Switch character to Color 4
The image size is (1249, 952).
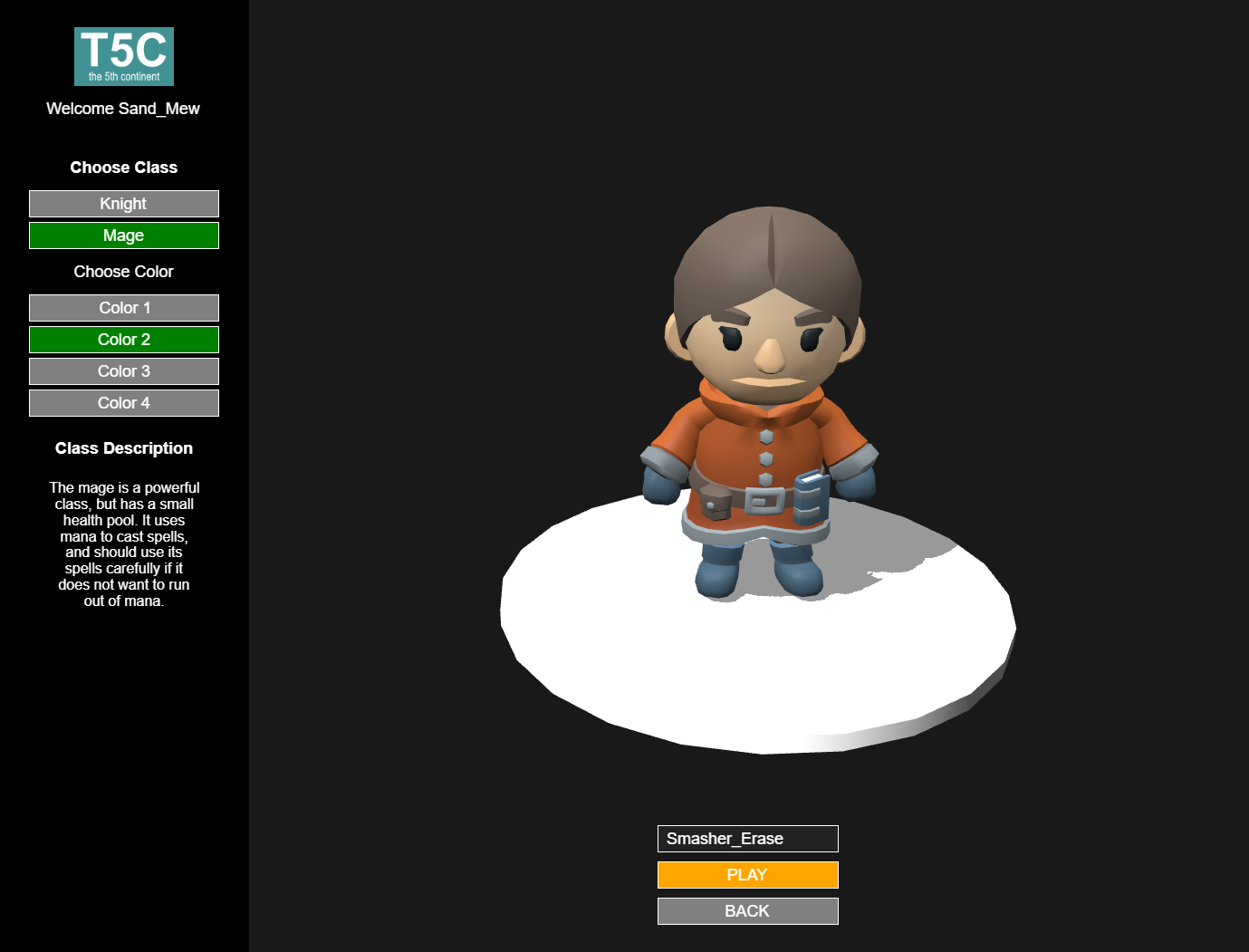point(123,402)
